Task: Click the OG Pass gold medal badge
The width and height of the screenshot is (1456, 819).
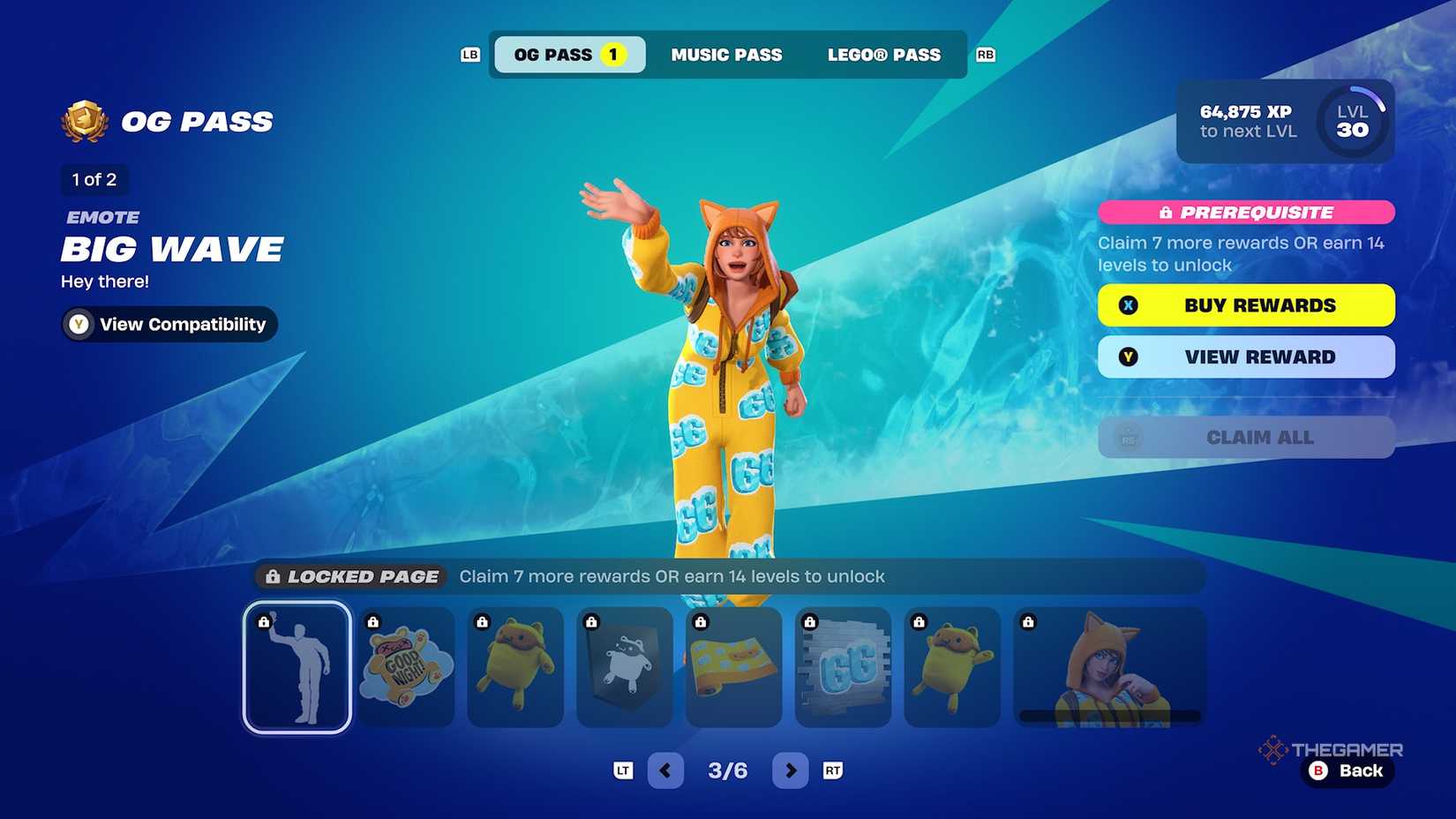Action: click(84, 121)
